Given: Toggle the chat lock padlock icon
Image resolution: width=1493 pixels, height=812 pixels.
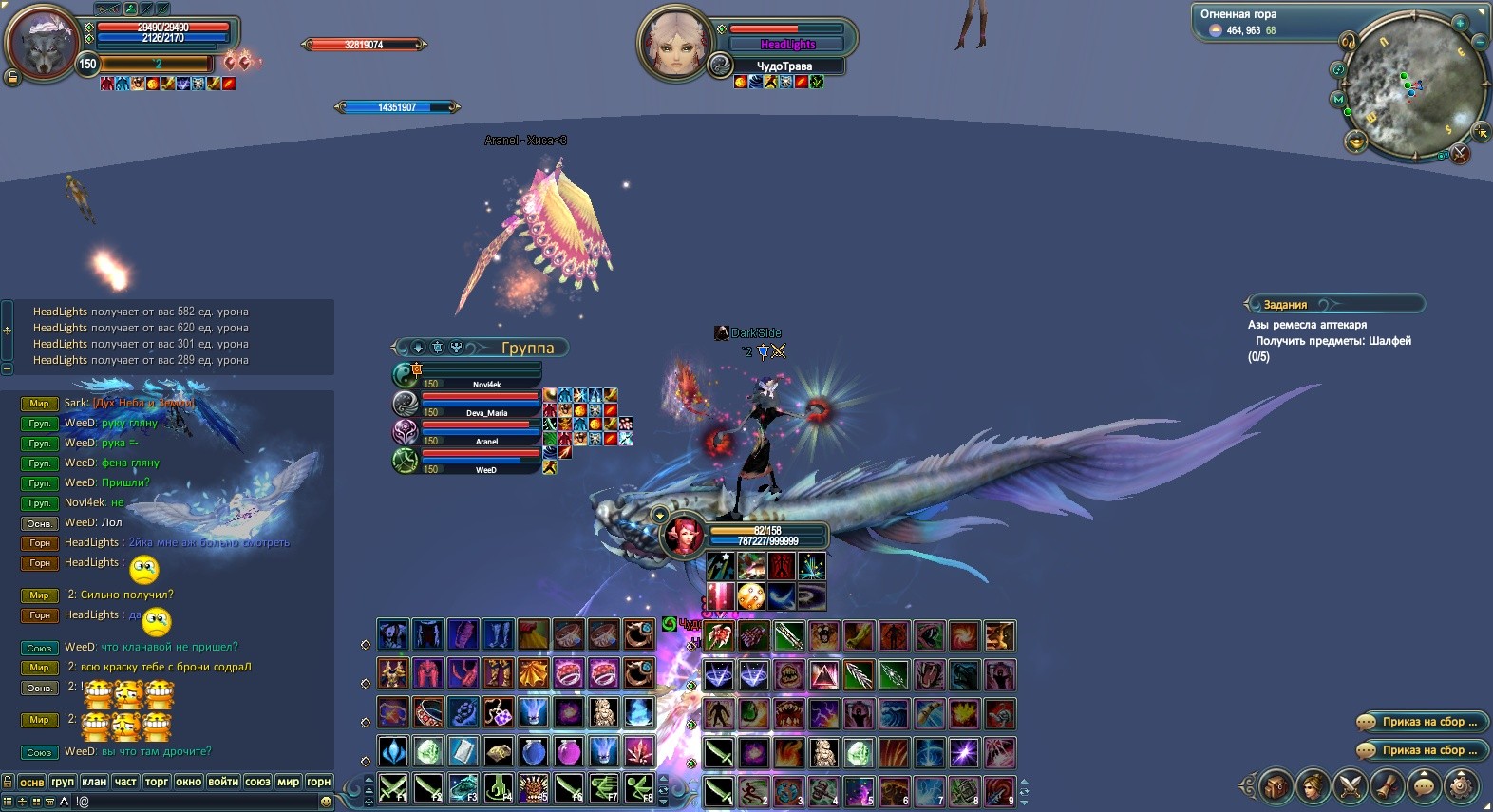Looking at the screenshot, I should (8, 781).
